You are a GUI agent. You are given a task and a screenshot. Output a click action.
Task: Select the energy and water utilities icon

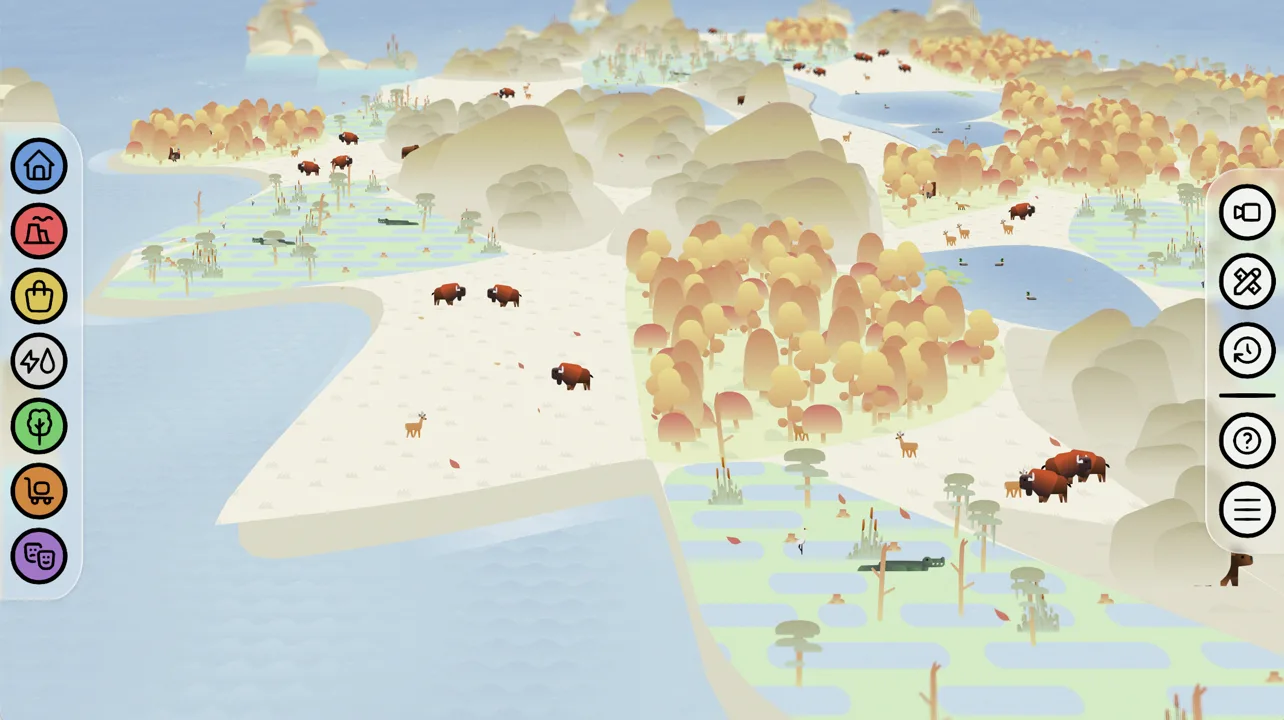[x=38, y=361]
